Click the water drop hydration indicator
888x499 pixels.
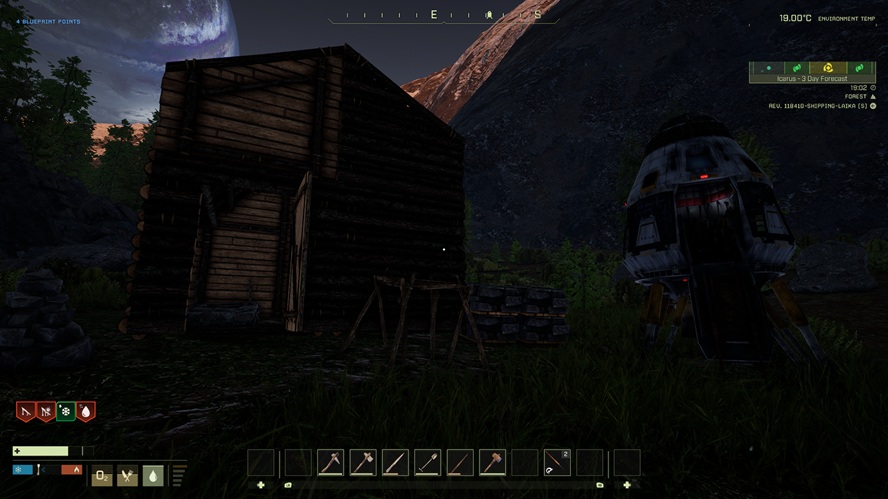(153, 477)
